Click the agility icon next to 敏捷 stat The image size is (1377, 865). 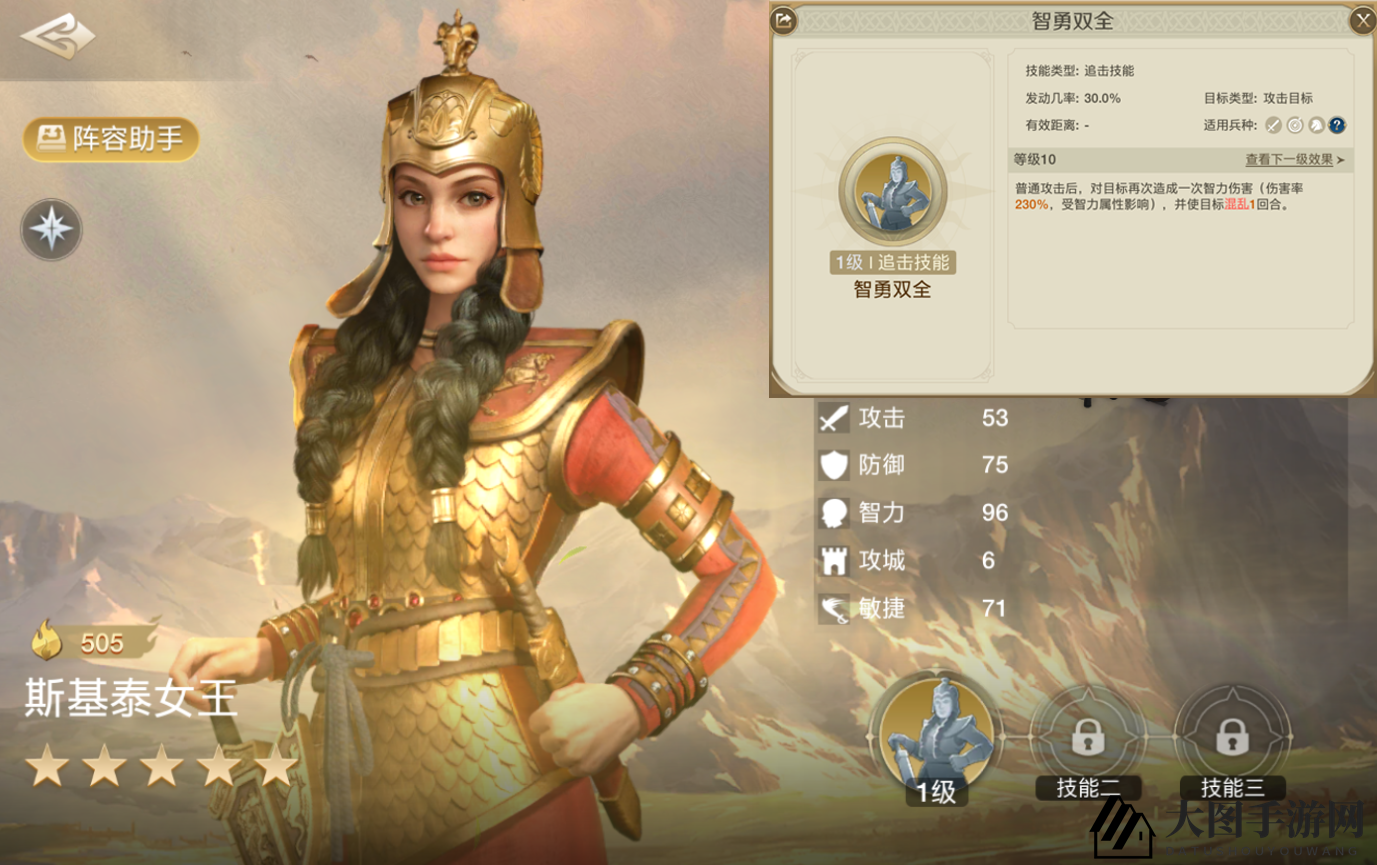click(833, 608)
